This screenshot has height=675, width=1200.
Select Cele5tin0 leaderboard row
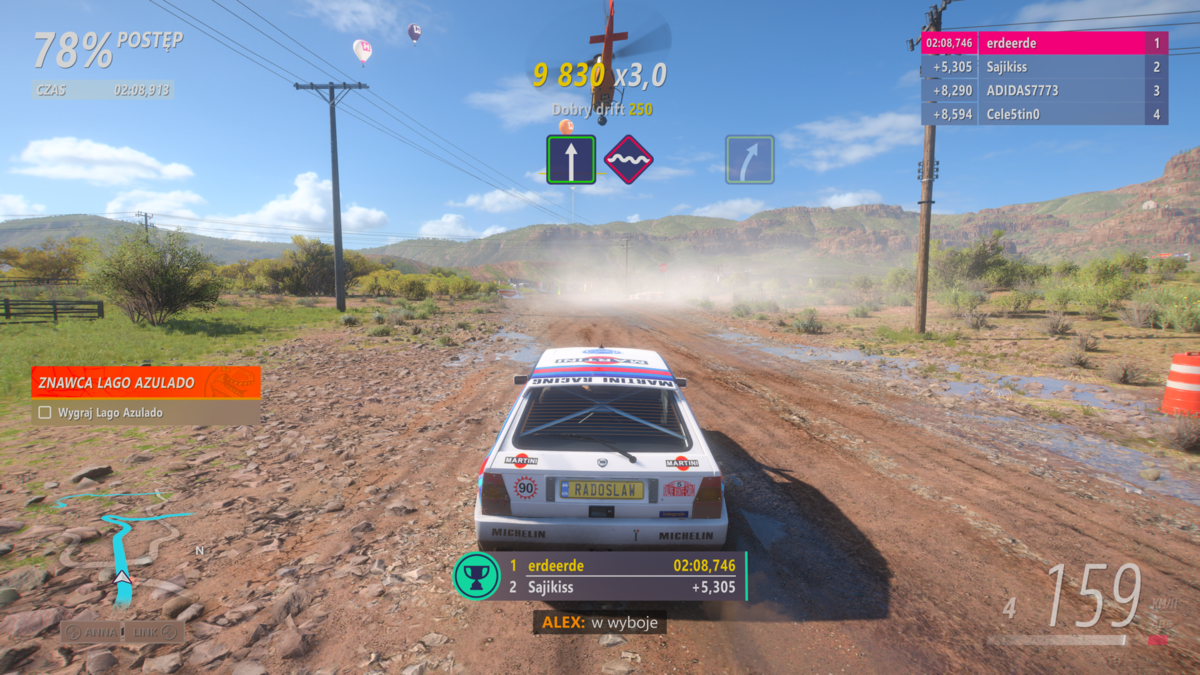pyautogui.click(x=1044, y=114)
